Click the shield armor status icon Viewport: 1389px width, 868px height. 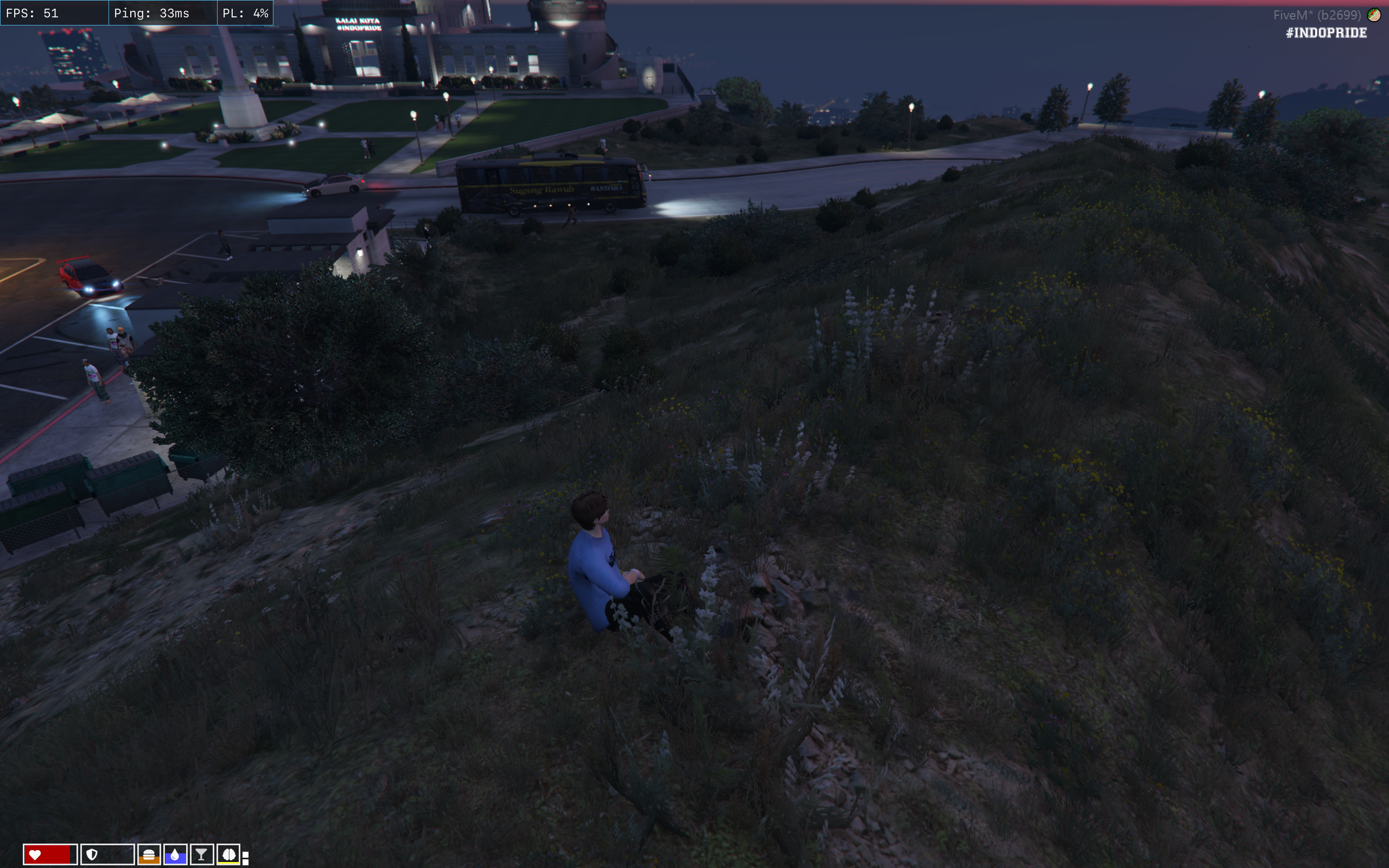(92, 855)
